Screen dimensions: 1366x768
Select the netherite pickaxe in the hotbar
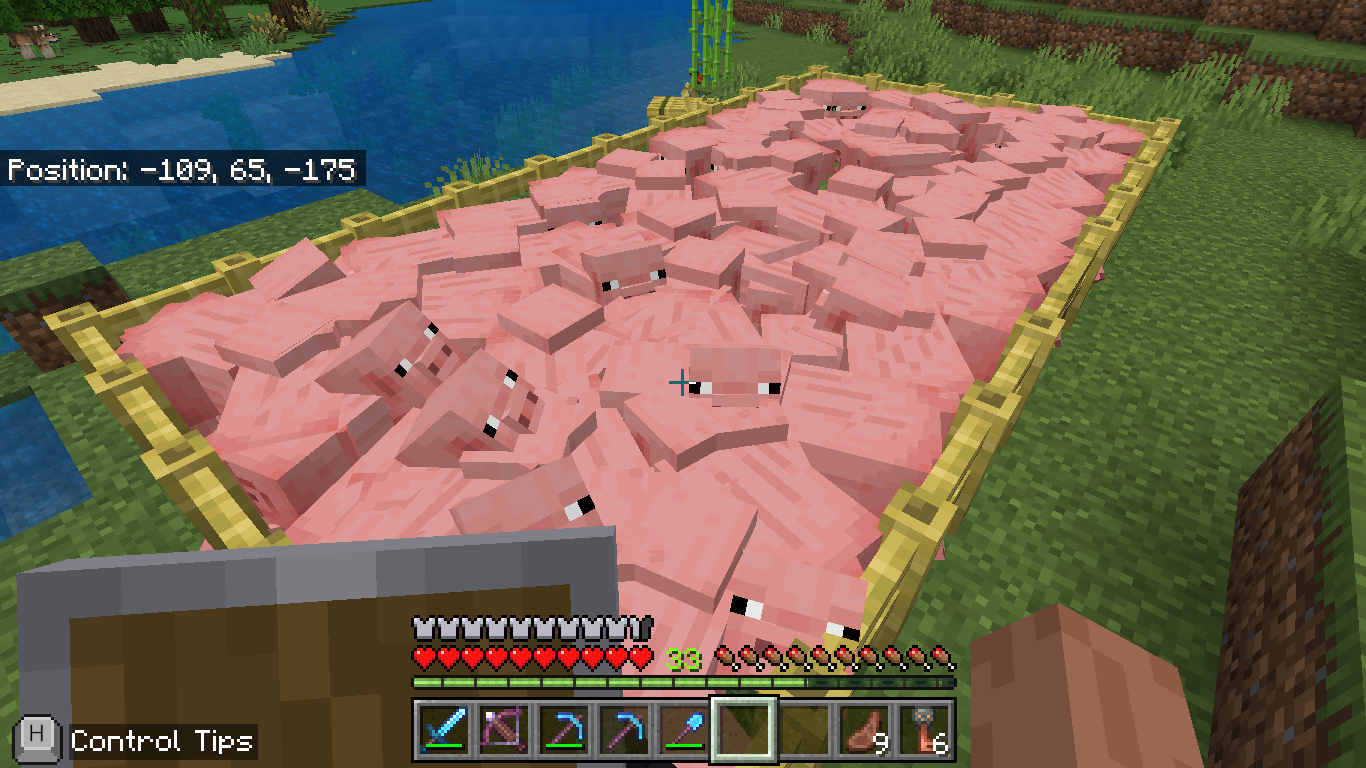click(x=562, y=730)
